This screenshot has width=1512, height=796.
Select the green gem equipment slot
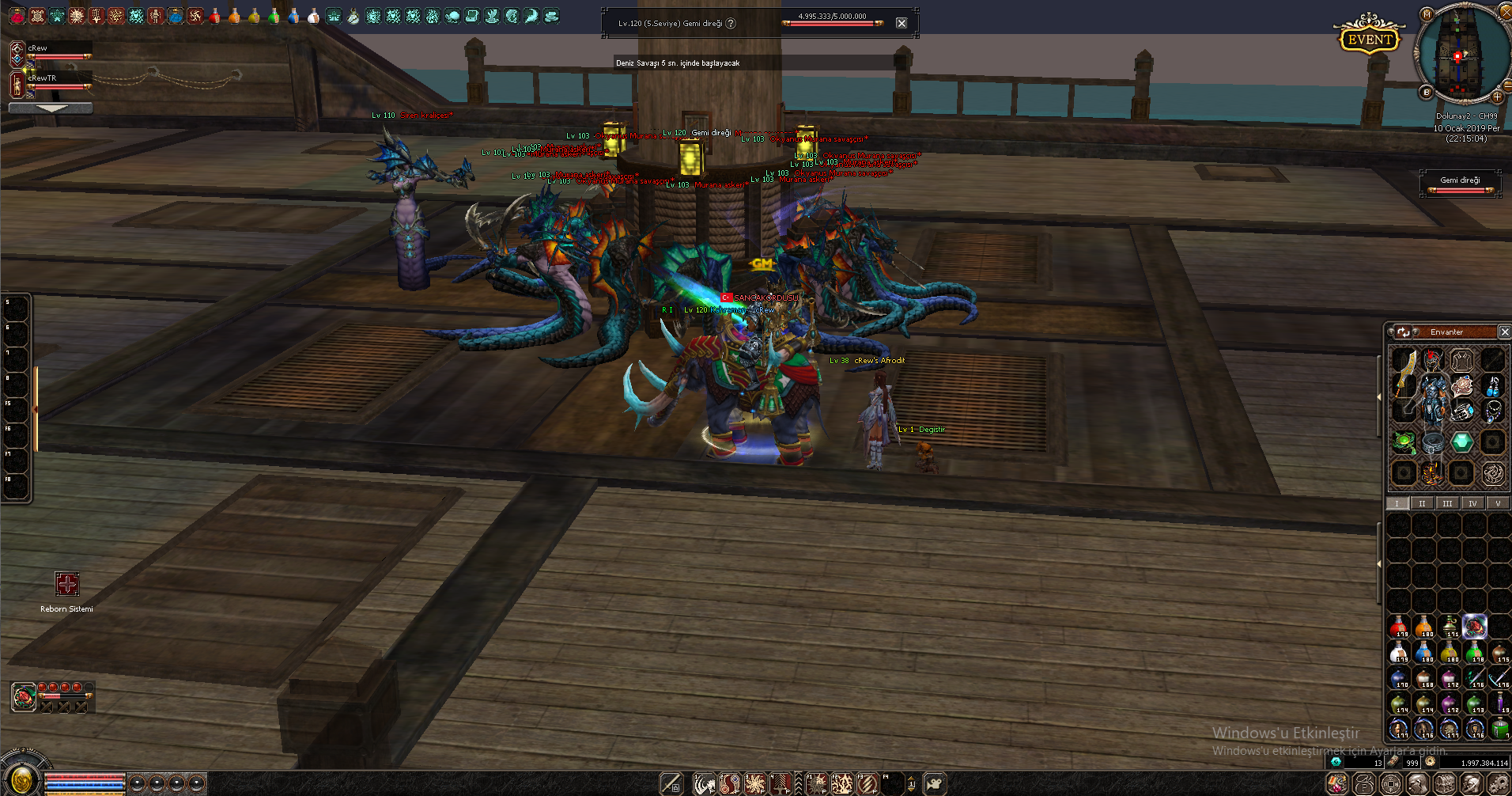coord(1461,442)
